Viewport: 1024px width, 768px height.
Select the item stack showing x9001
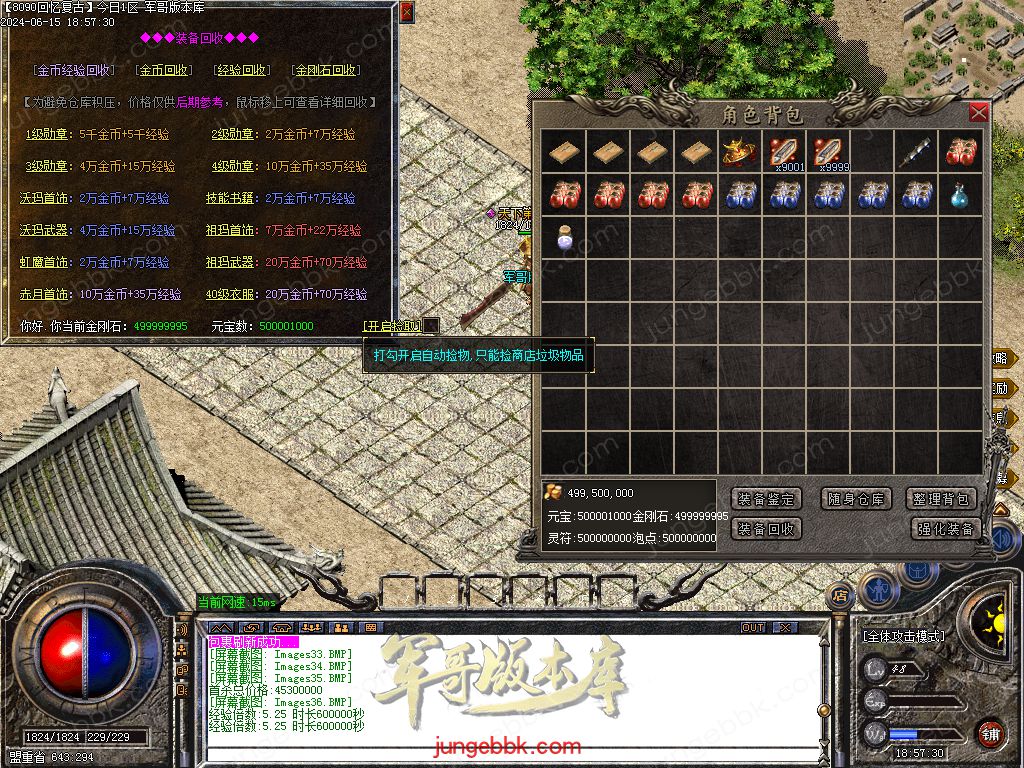784,151
